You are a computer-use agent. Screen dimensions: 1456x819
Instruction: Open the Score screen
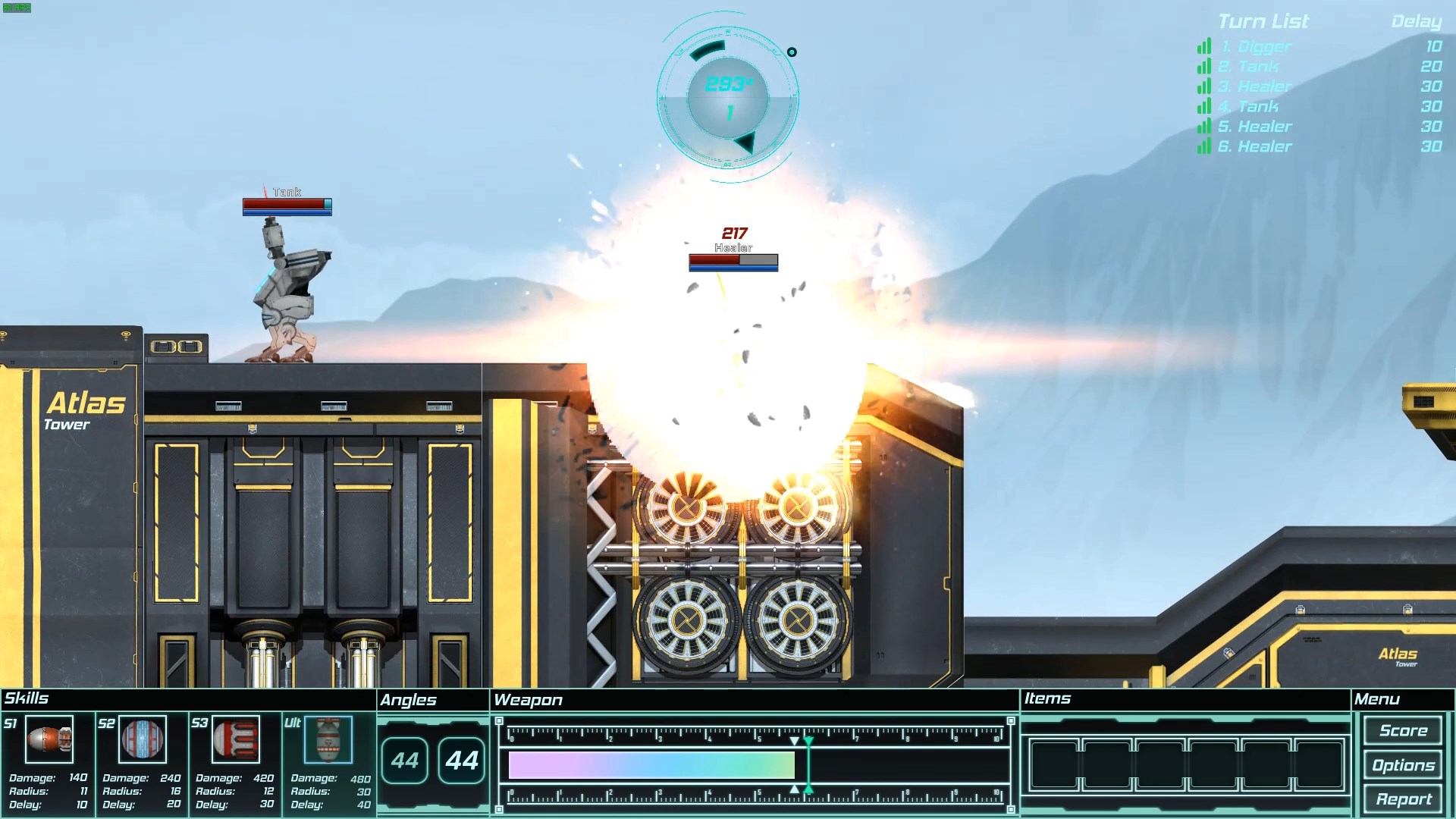click(x=1403, y=730)
